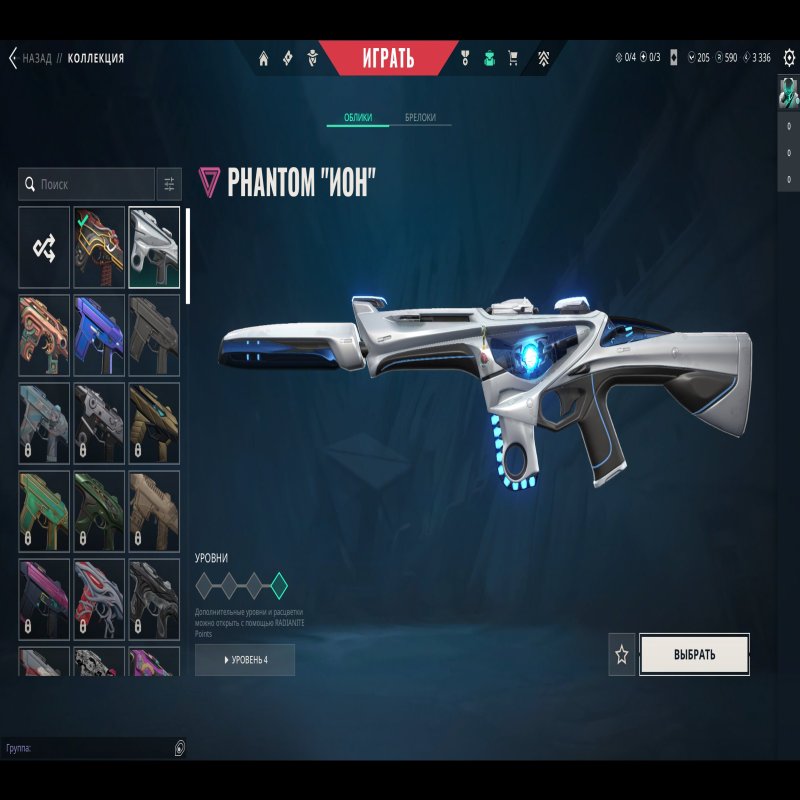Open the settings gear icon

click(x=789, y=58)
